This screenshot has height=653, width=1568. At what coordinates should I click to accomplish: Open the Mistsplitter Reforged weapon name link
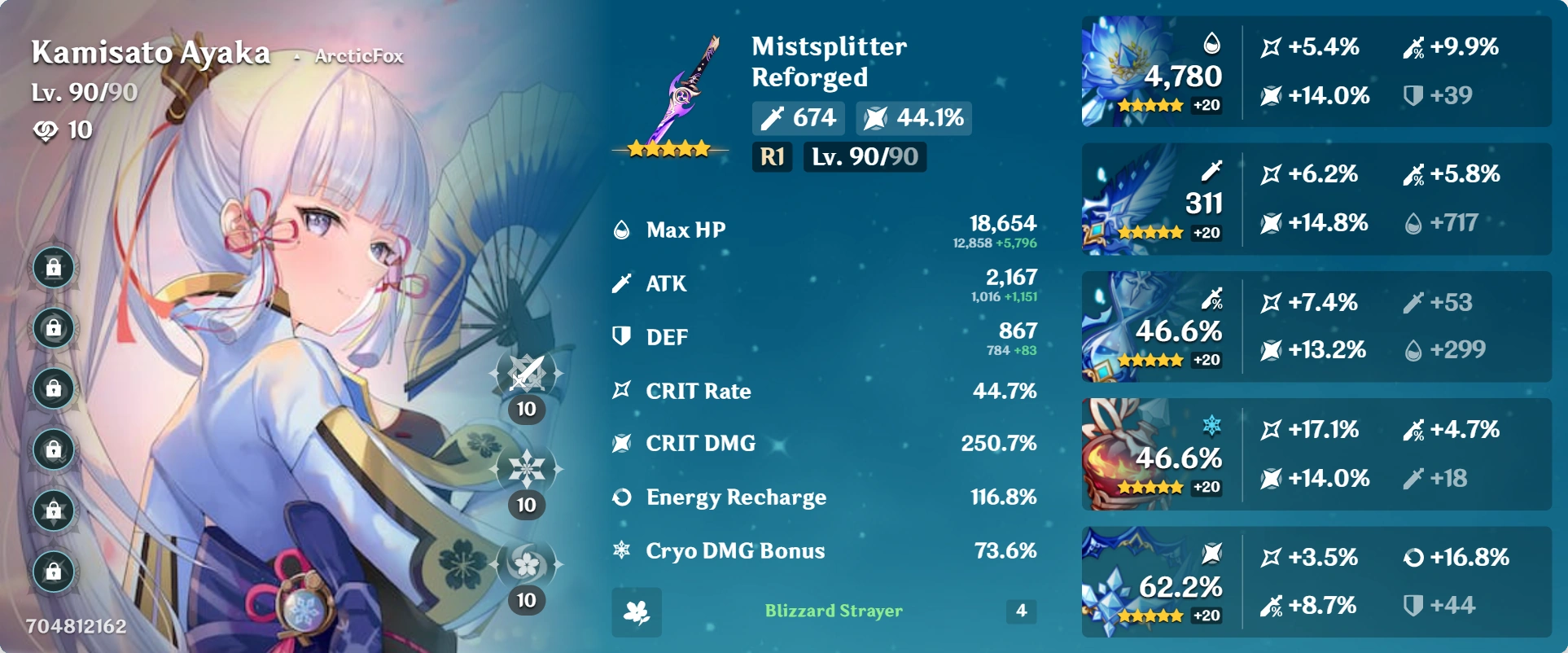828,63
